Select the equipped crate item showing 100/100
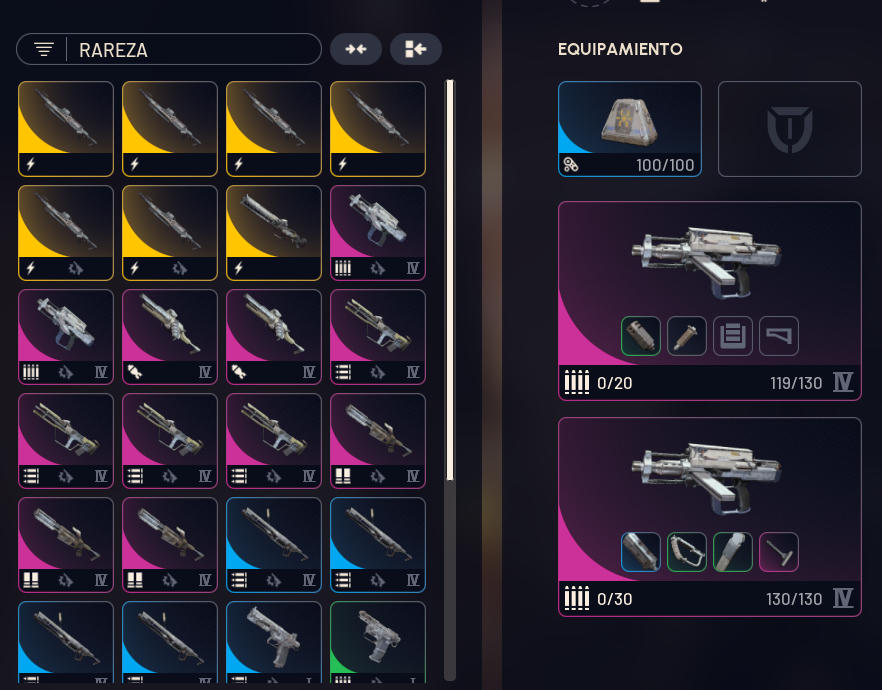 tap(629, 129)
